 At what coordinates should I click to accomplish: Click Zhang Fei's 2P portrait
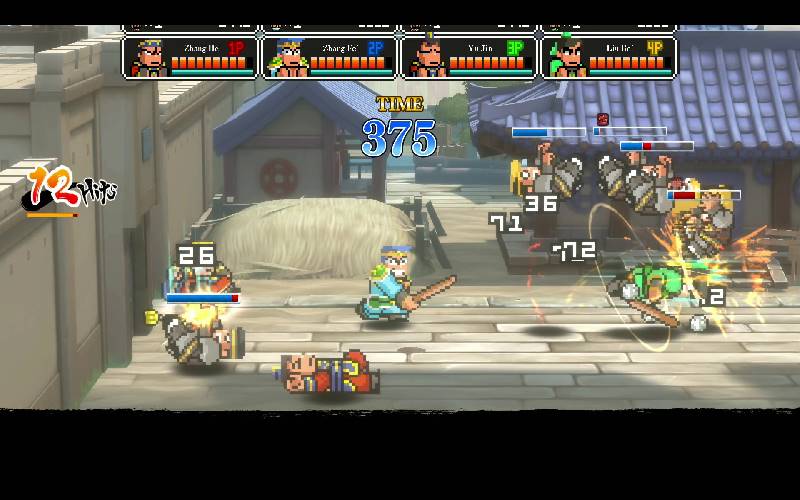click(288, 57)
